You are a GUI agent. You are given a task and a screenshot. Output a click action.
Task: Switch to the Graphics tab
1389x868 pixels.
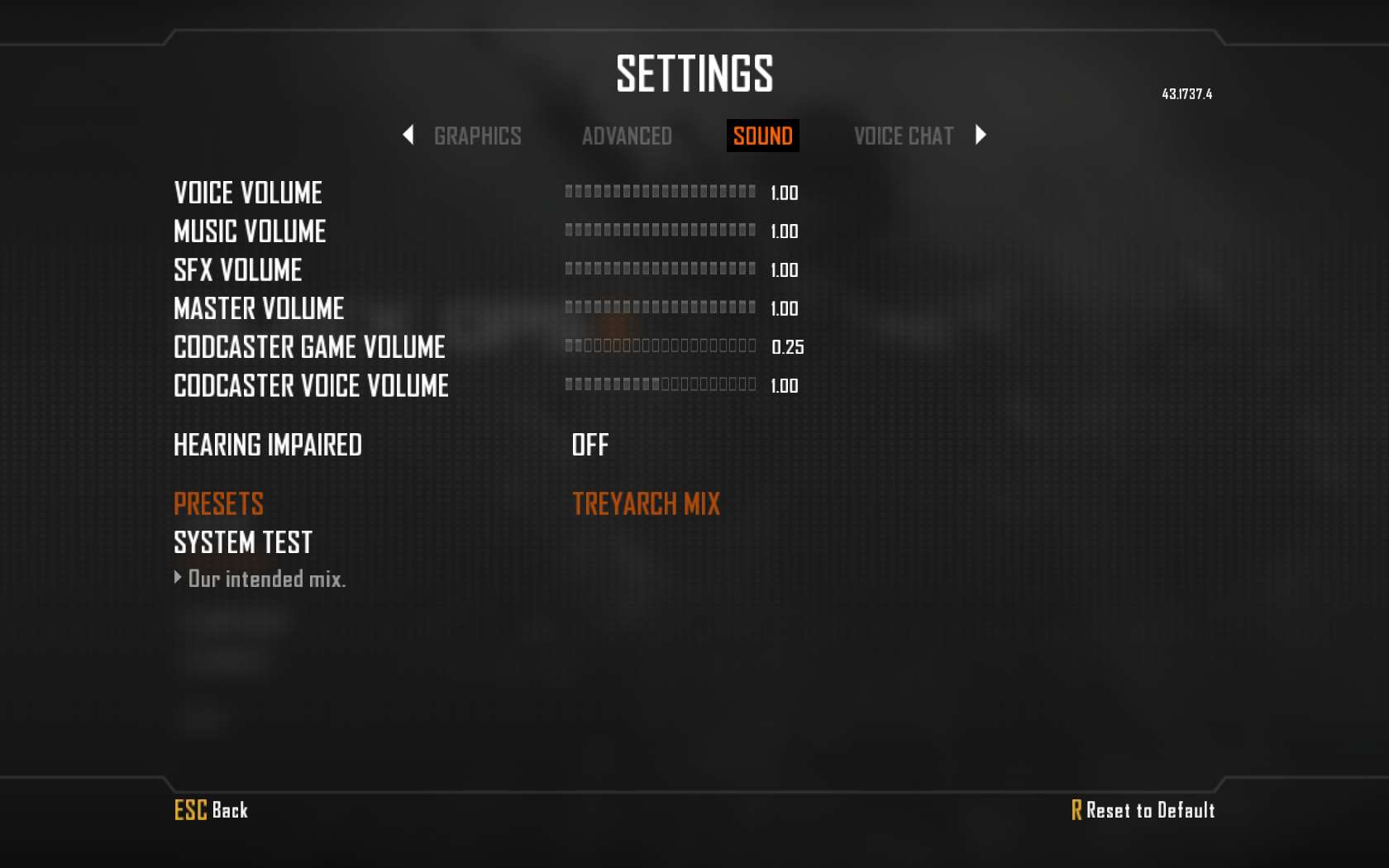pyautogui.click(x=477, y=136)
